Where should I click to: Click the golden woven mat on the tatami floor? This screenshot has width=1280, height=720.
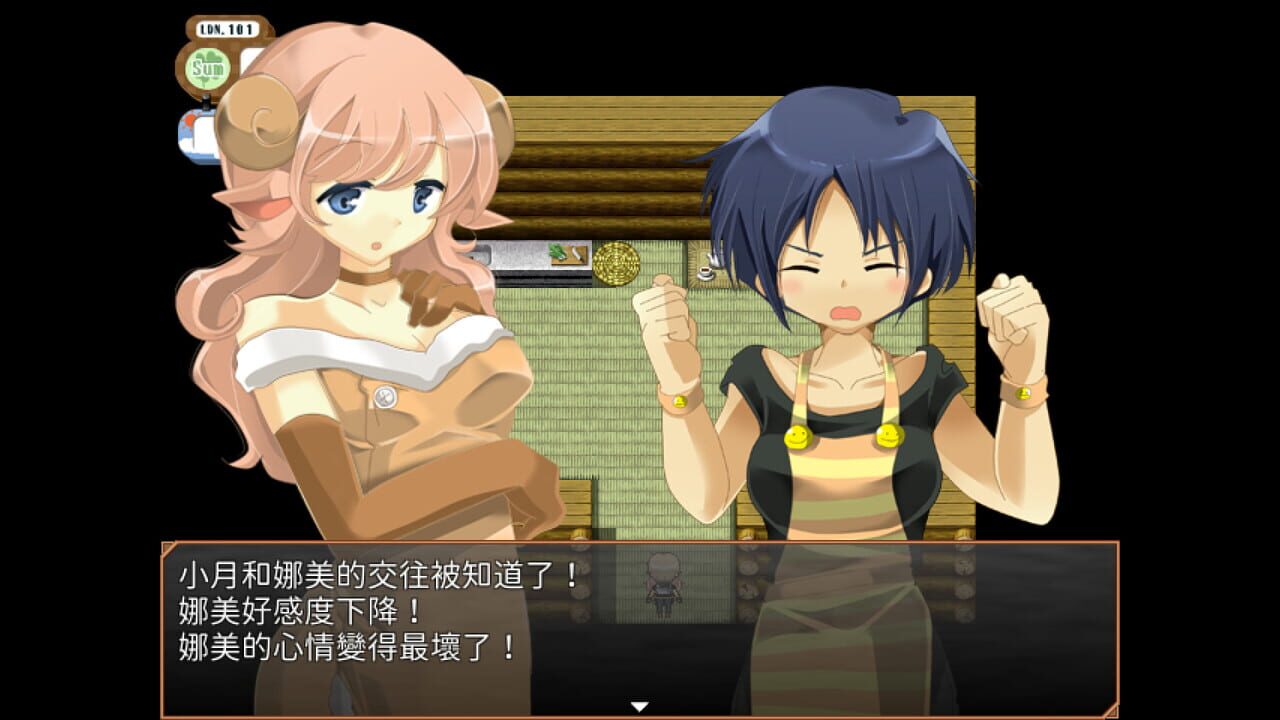pos(616,263)
